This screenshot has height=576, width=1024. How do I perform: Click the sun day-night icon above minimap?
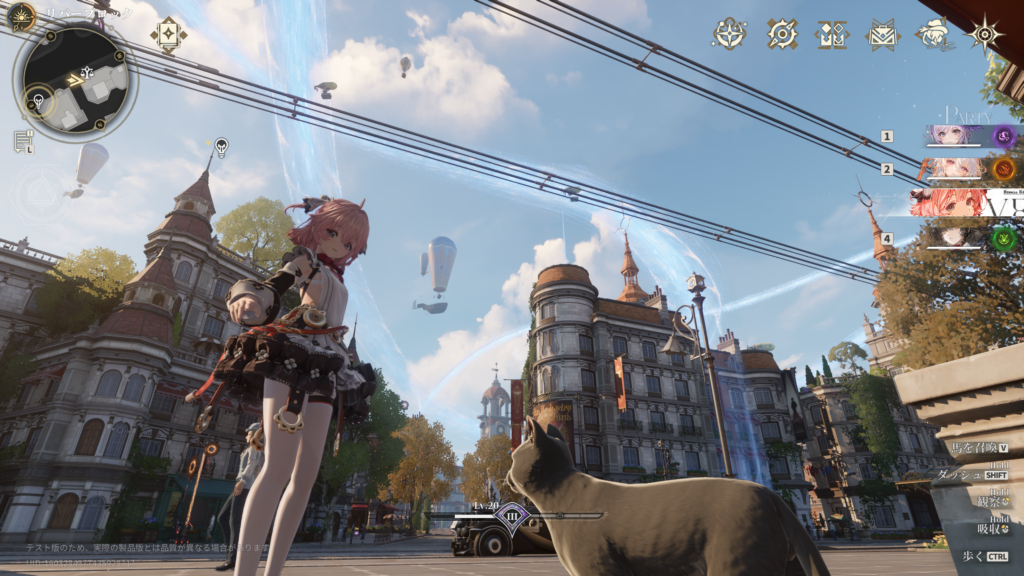[x=21, y=16]
